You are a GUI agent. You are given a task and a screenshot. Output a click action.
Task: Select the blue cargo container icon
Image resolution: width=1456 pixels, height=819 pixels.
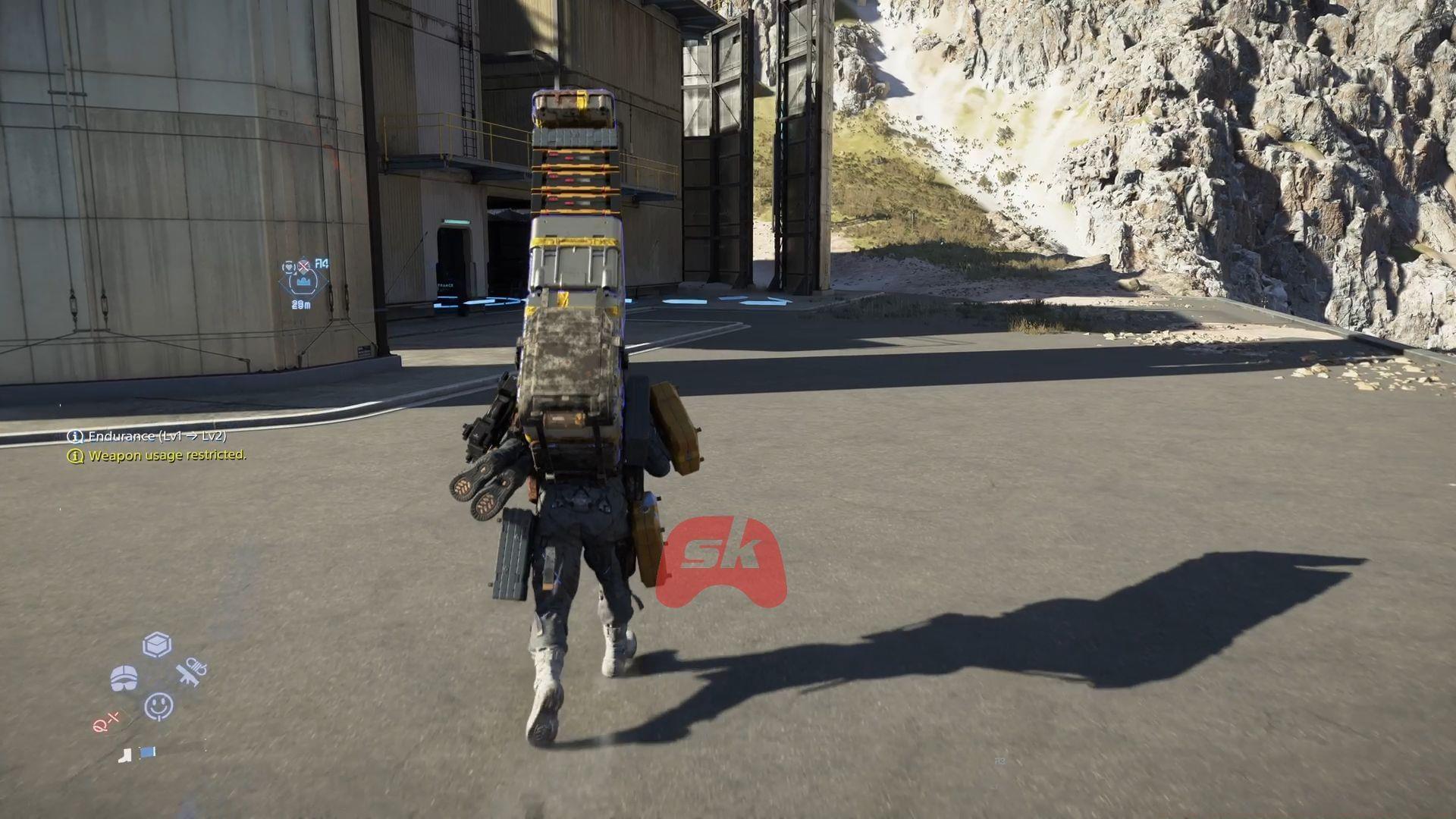pos(148,753)
